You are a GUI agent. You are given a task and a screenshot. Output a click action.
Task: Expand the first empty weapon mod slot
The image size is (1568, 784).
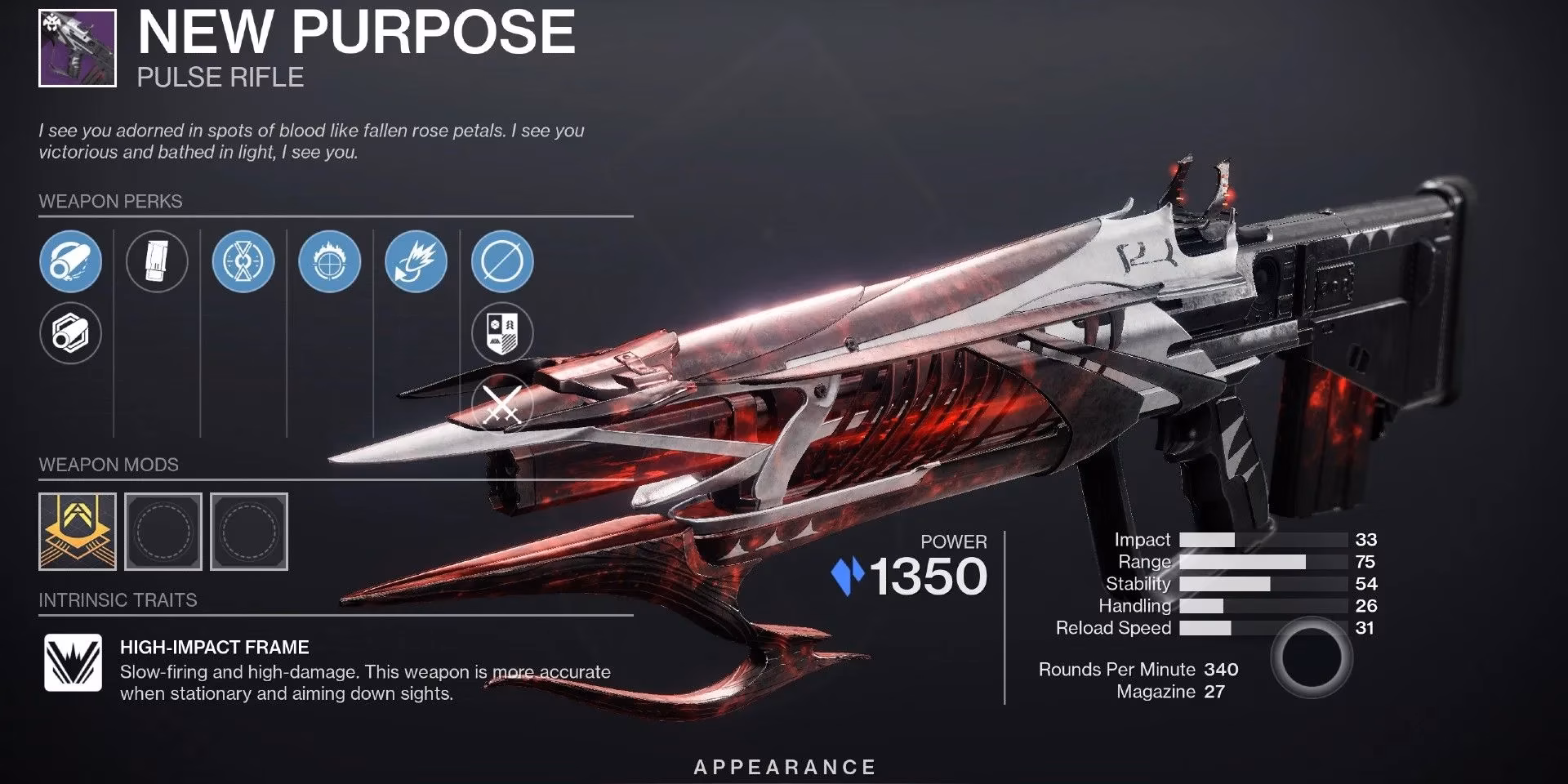(x=163, y=531)
